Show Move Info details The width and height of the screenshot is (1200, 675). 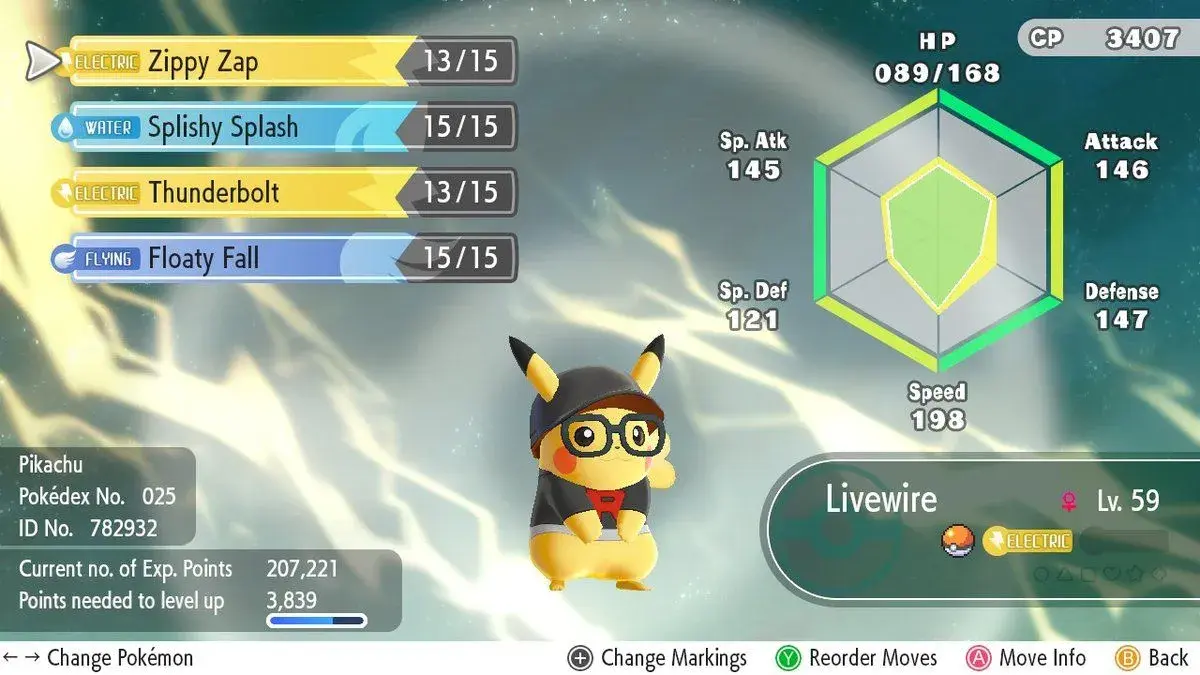[x=1026, y=658]
